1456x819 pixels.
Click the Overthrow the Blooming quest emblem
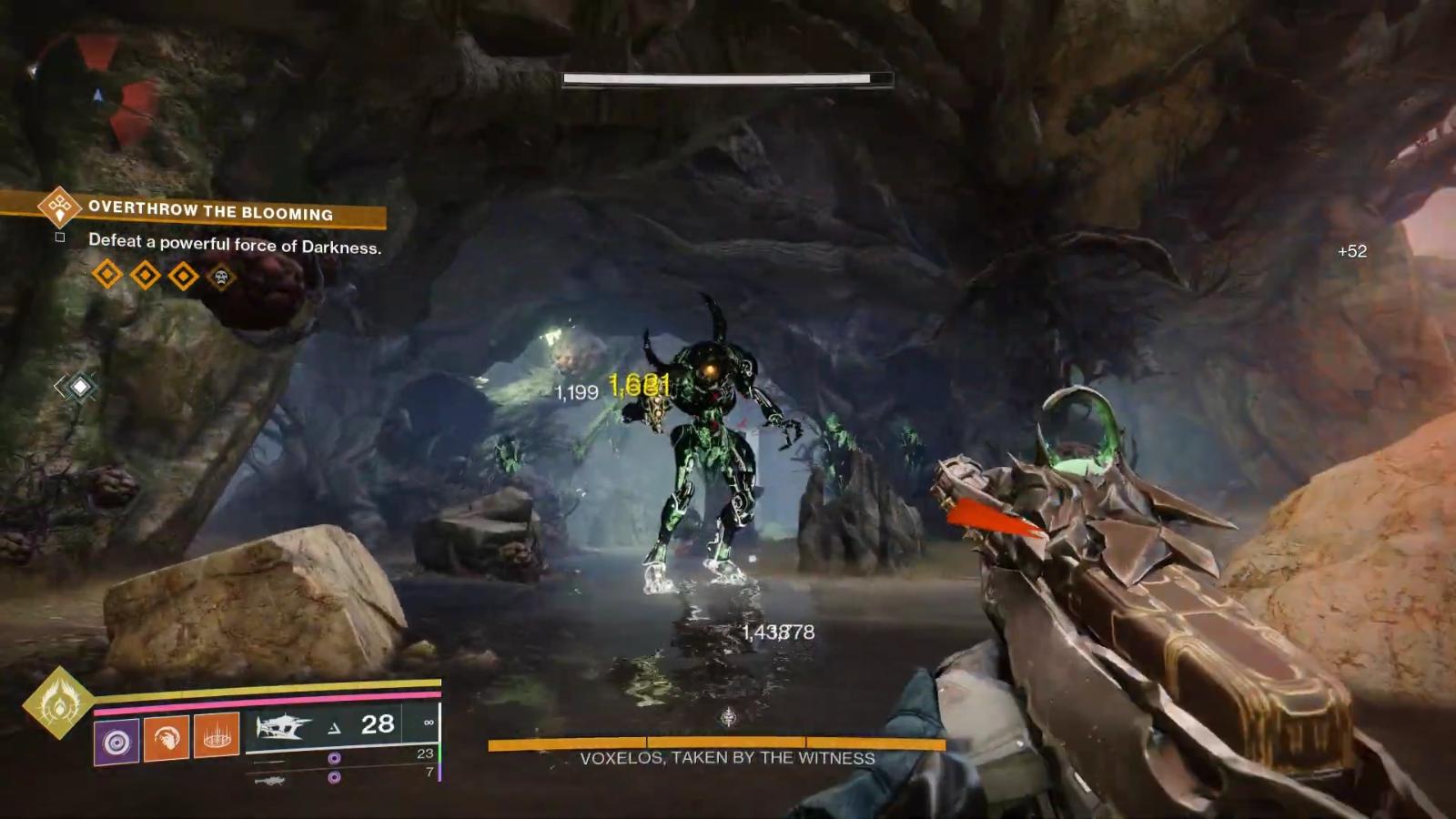pyautogui.click(x=59, y=207)
